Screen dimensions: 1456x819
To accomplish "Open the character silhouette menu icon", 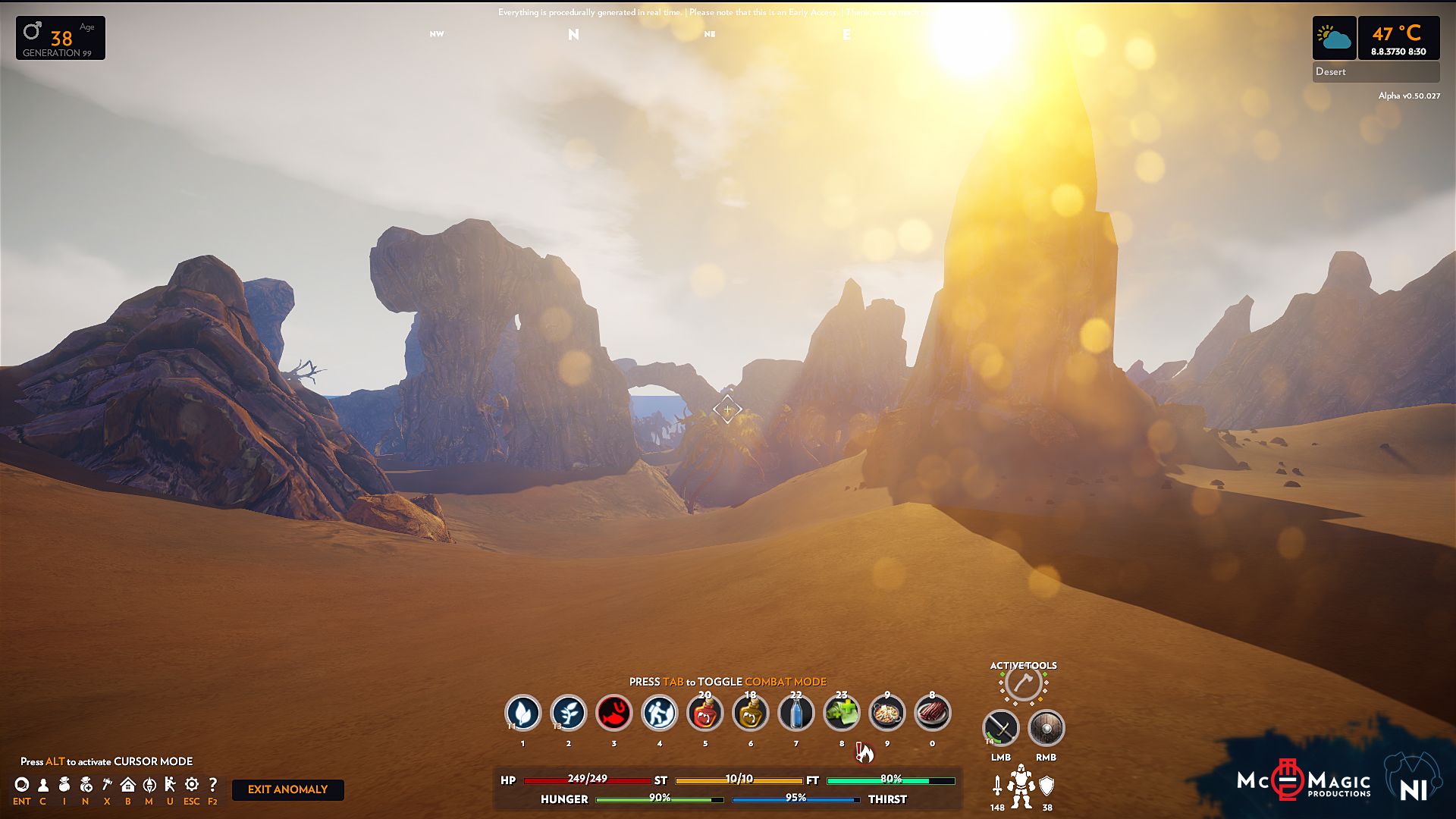I will click(x=43, y=785).
